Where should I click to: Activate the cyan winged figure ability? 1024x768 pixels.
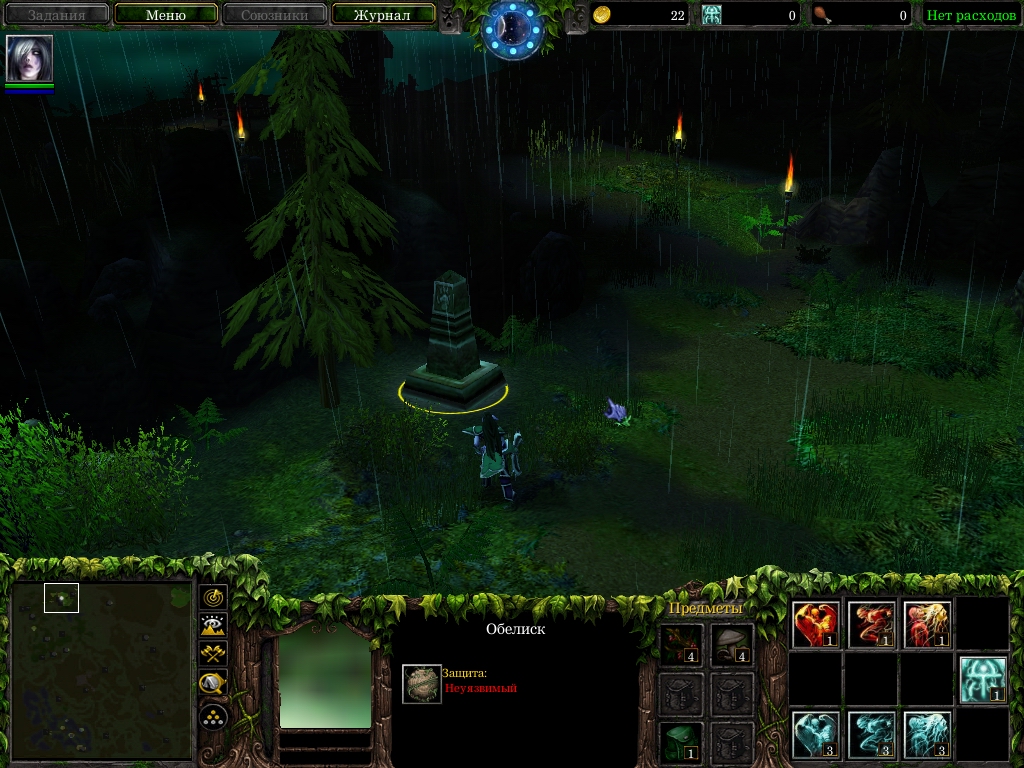point(816,735)
